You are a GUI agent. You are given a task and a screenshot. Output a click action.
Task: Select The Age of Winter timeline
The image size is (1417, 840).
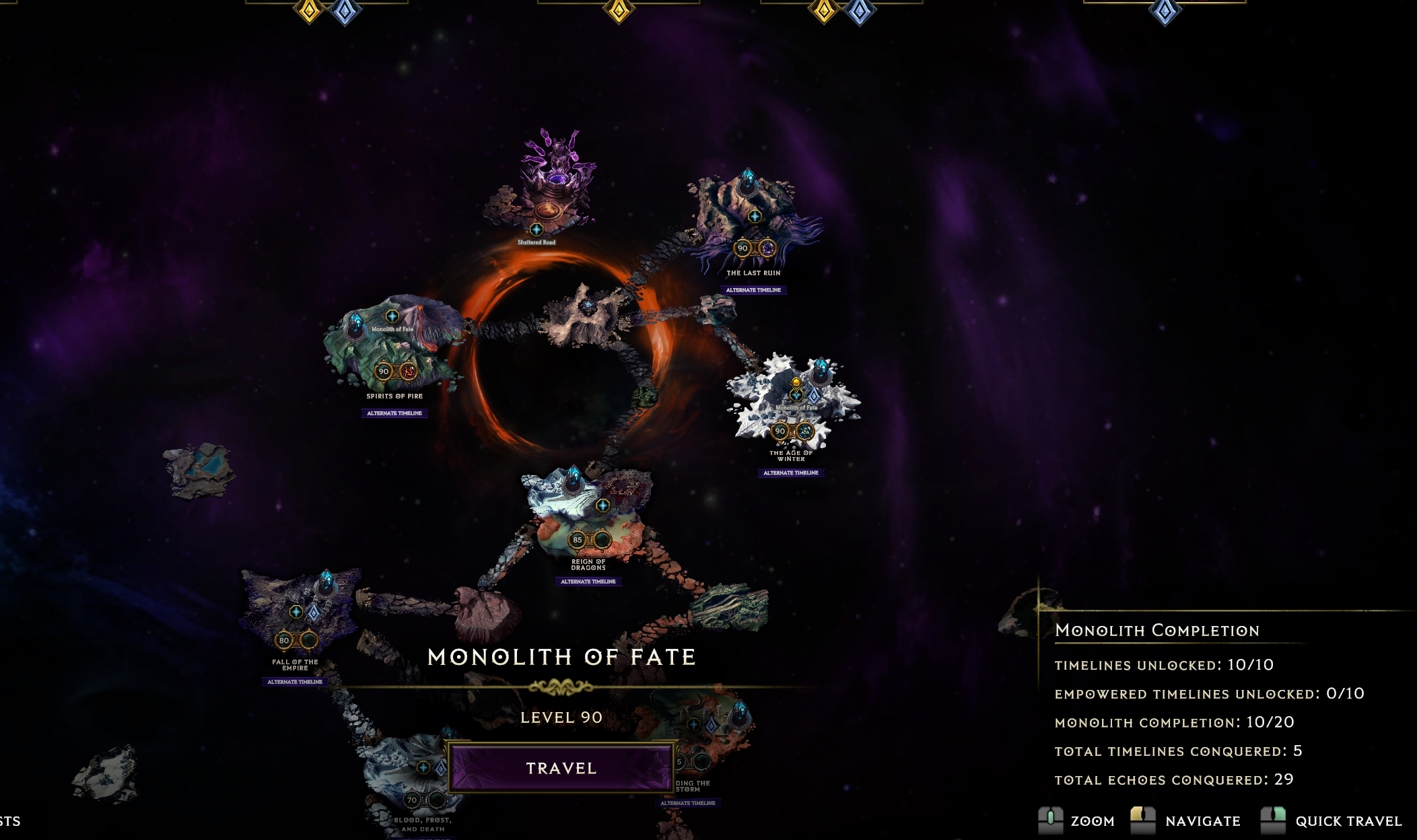[792, 404]
